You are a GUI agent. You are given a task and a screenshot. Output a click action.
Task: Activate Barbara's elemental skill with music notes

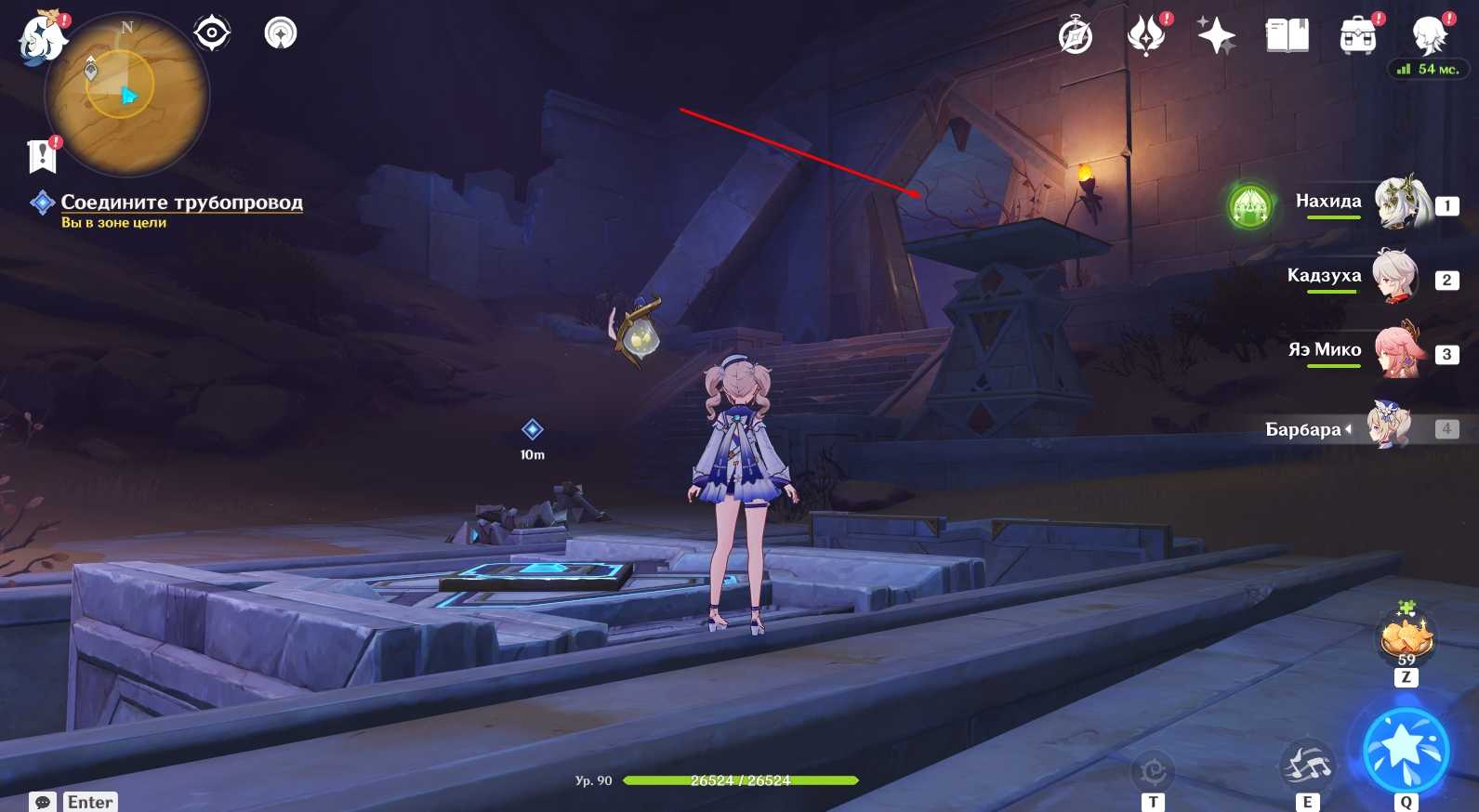coord(1307,766)
